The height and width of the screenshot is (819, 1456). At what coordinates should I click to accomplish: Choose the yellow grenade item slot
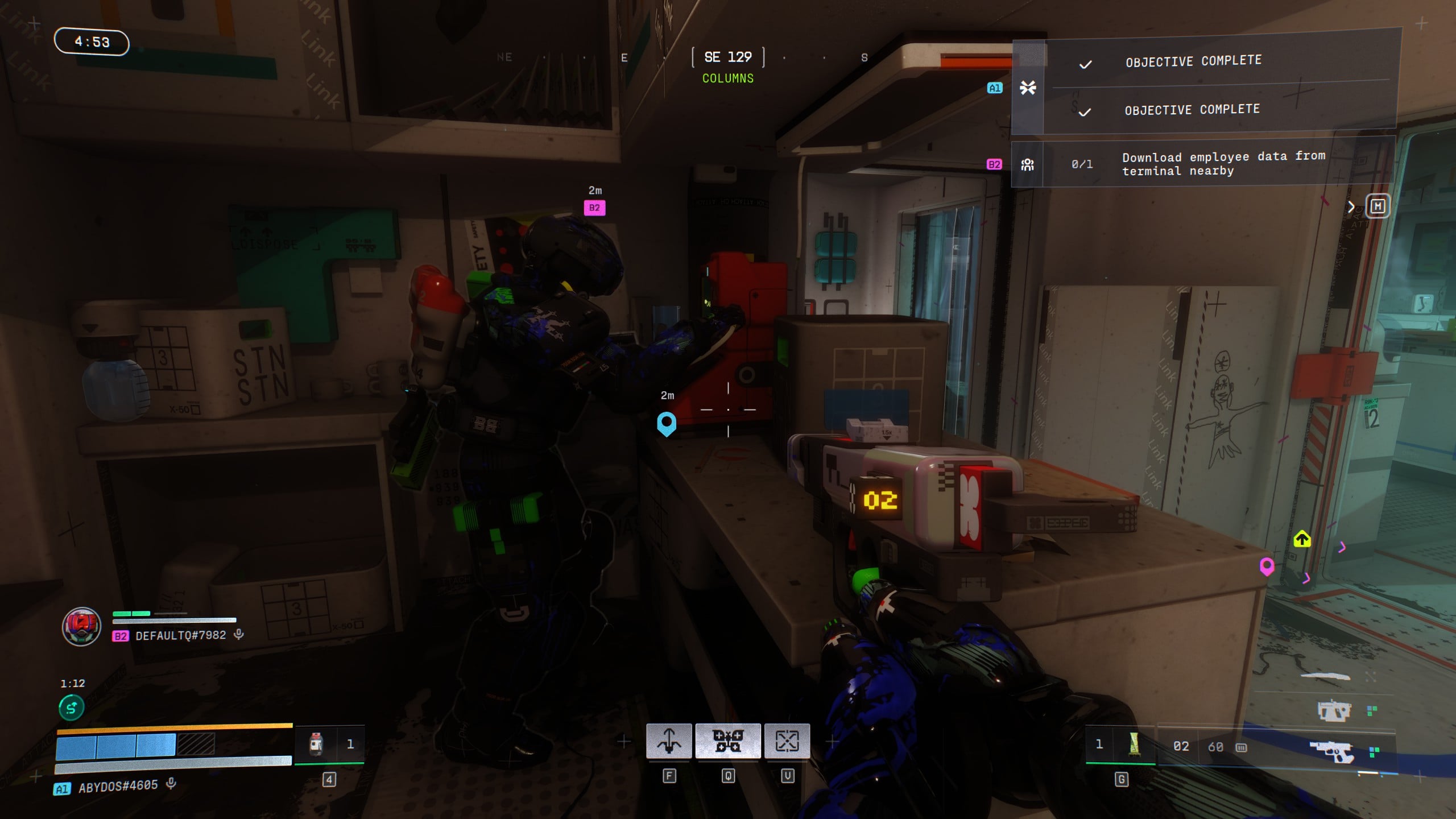point(1134,744)
